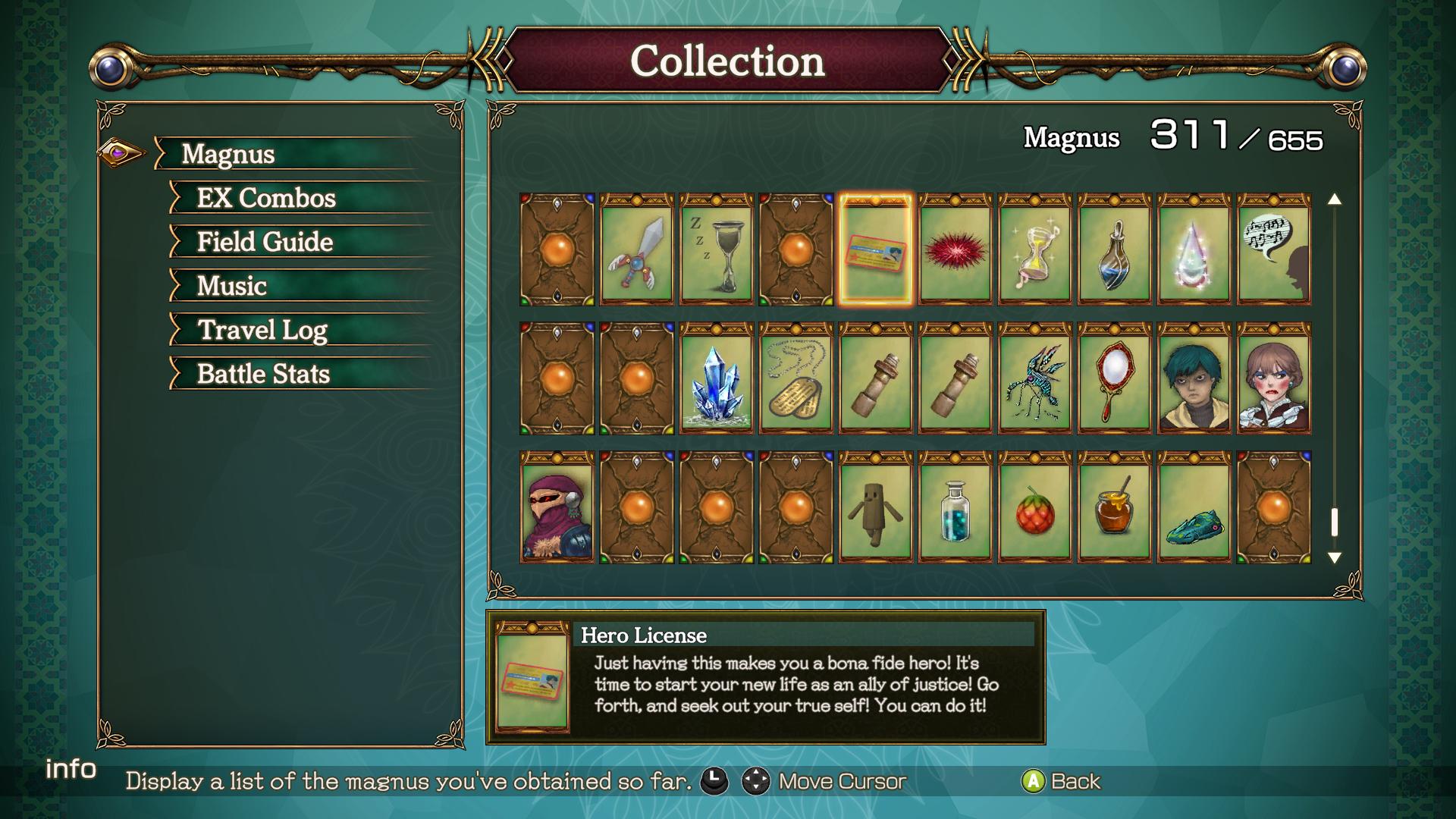Select the highlighted Hero License card
The image size is (1456, 819).
click(875, 249)
